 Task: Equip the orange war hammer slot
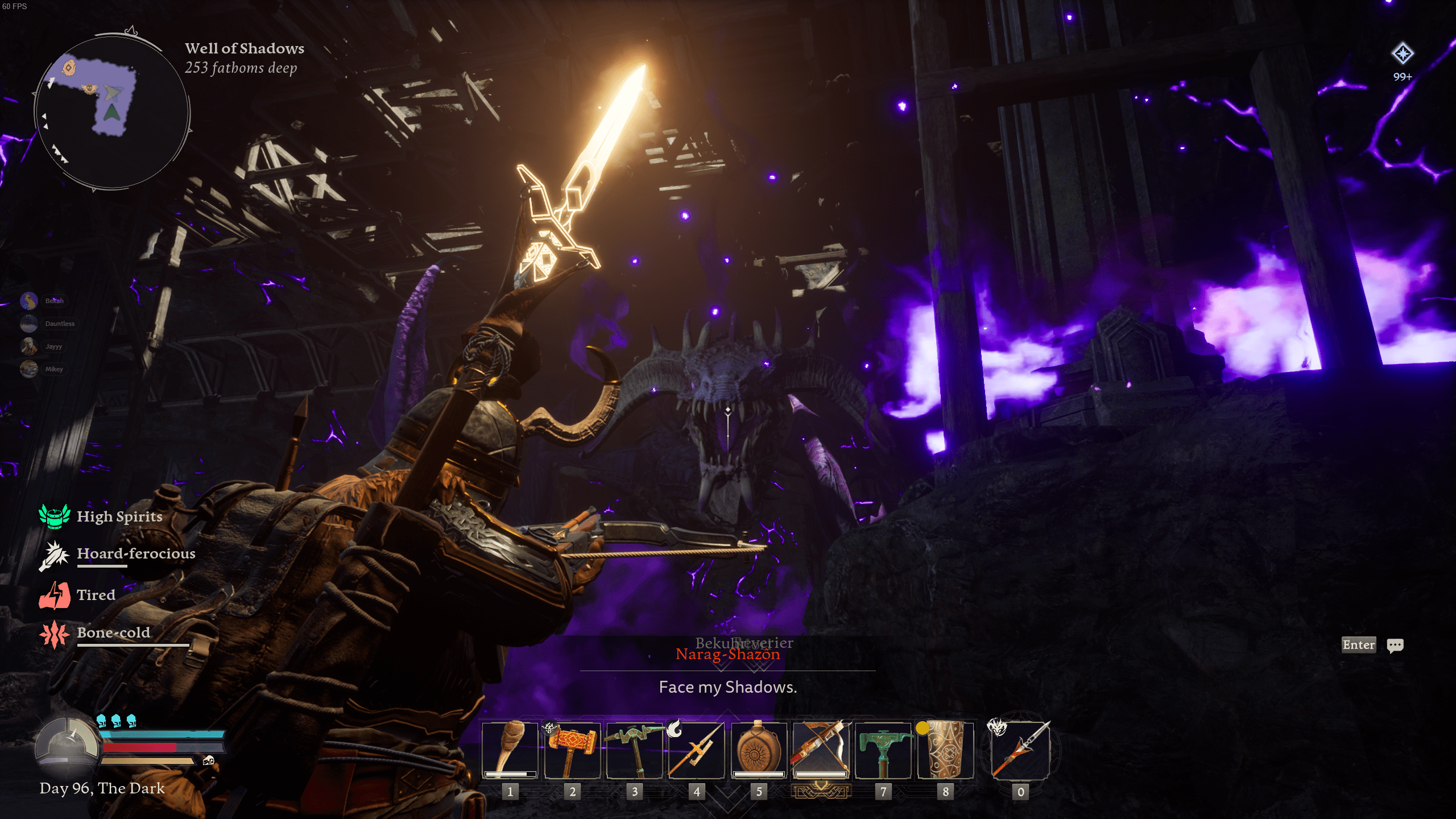click(x=572, y=750)
